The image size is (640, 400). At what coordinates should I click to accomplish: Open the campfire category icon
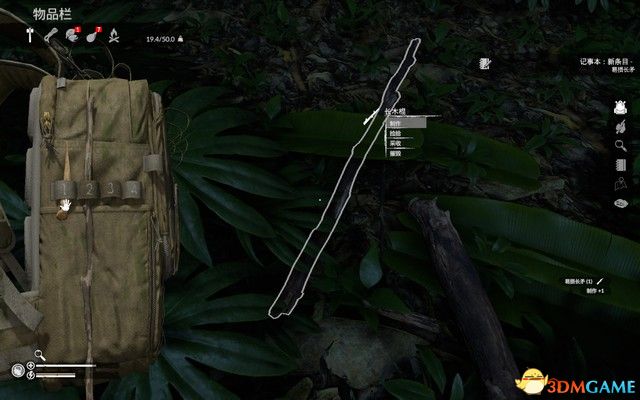point(113,37)
